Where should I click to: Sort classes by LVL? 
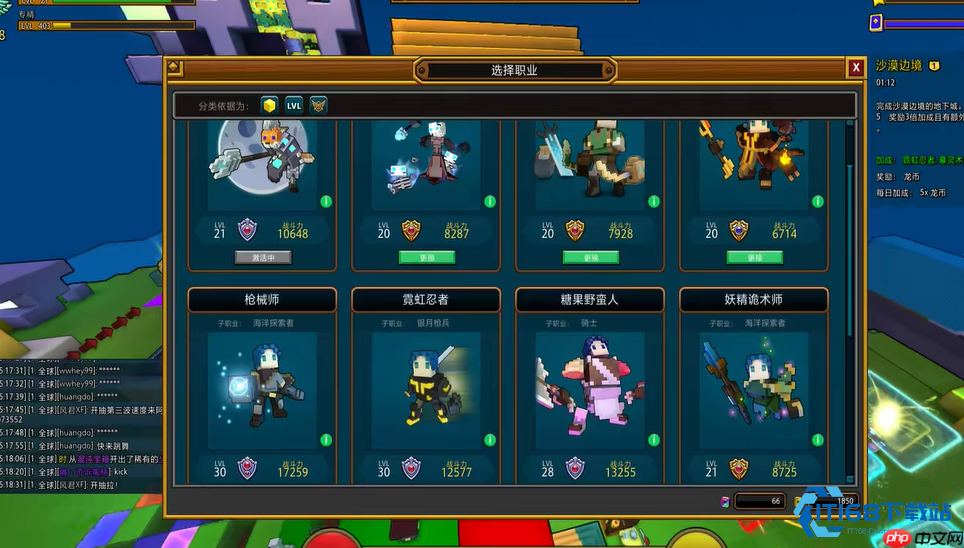coord(294,105)
